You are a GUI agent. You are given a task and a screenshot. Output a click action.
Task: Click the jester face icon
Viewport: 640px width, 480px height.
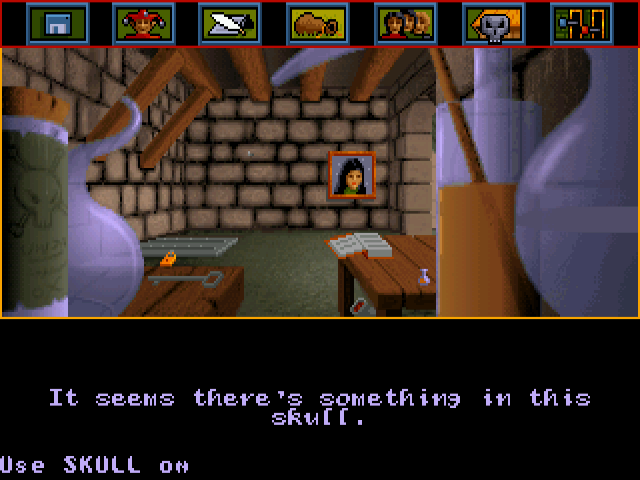coord(144,23)
